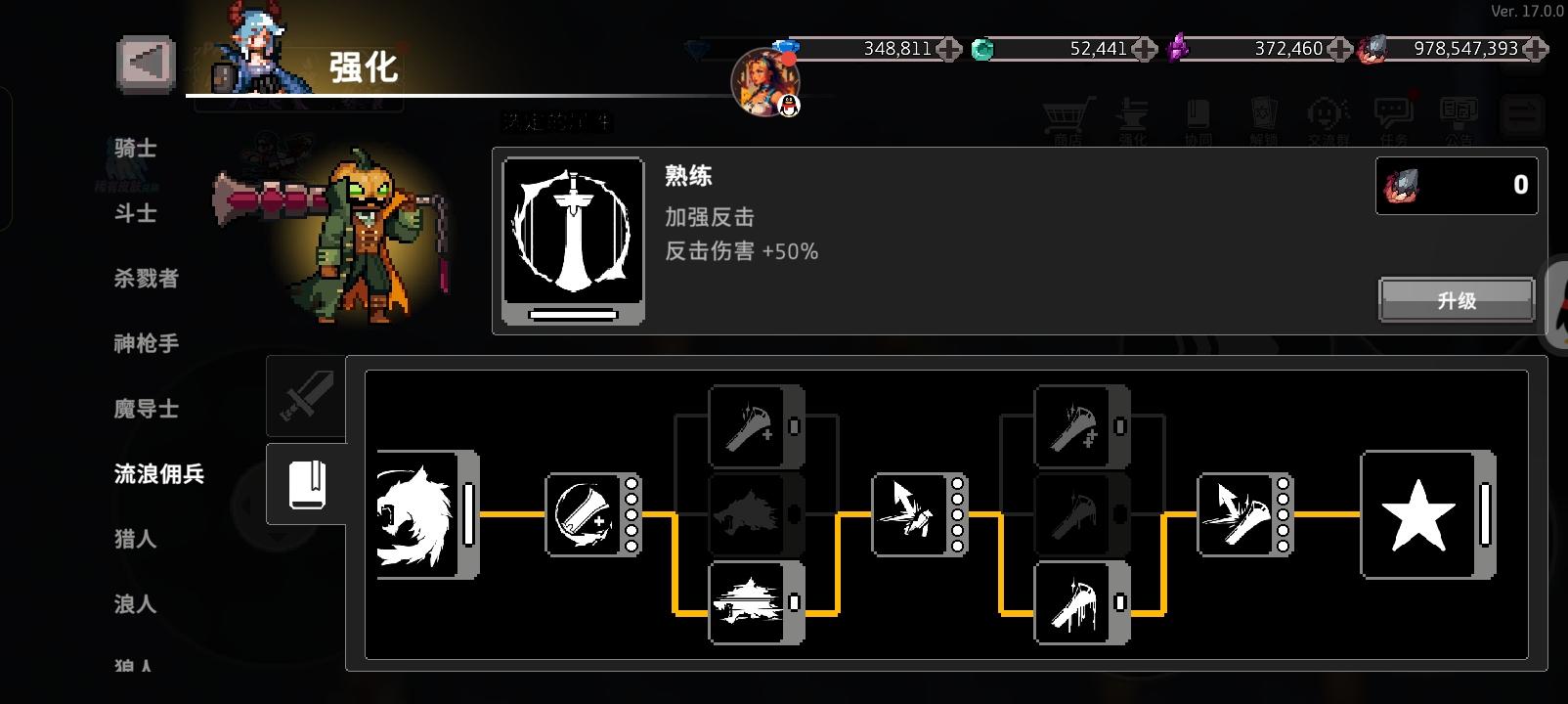
Task: Switch to the 猎人 Hunter class tab
Action: point(132,539)
